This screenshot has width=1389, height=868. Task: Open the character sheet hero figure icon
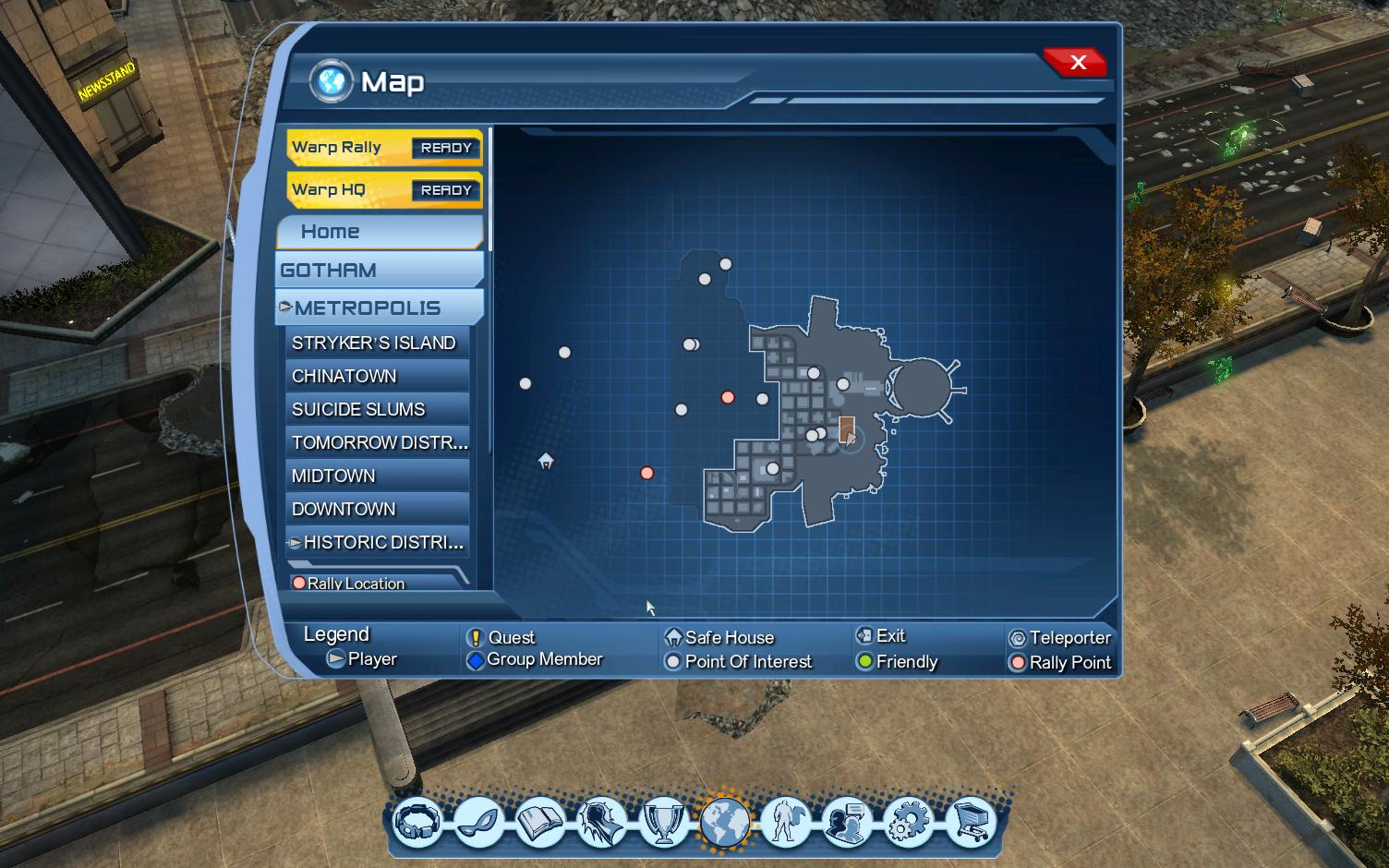pyautogui.click(x=788, y=825)
